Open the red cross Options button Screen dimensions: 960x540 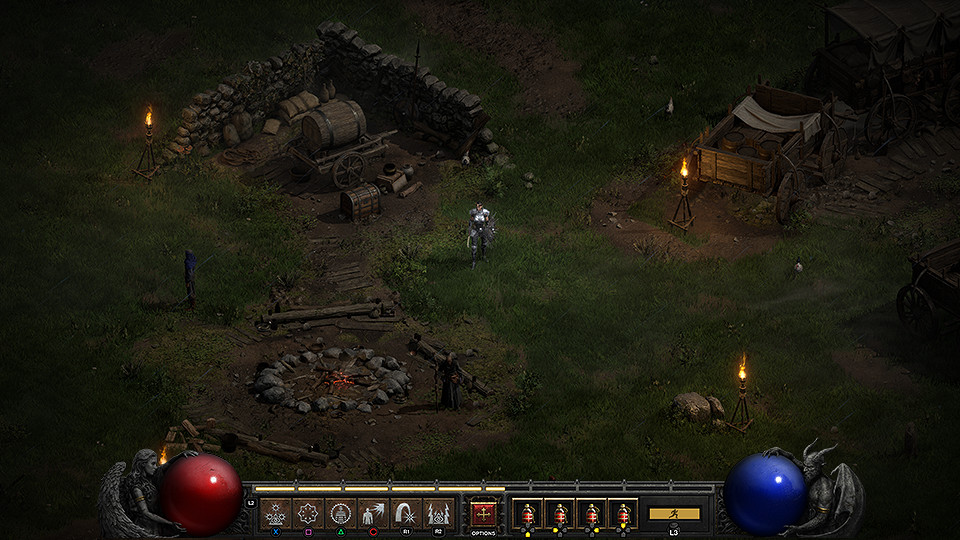484,514
